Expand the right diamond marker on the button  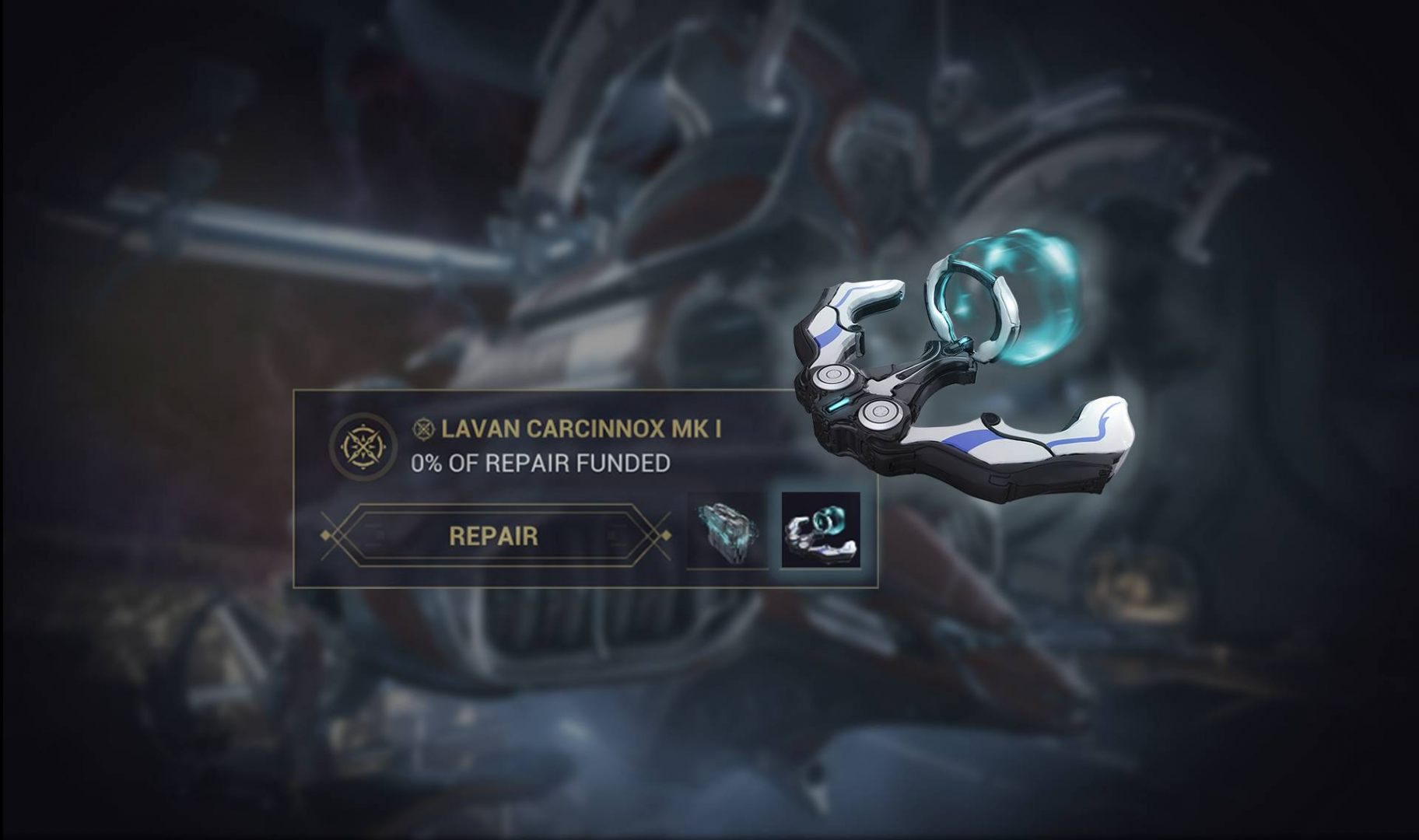pyautogui.click(x=667, y=537)
